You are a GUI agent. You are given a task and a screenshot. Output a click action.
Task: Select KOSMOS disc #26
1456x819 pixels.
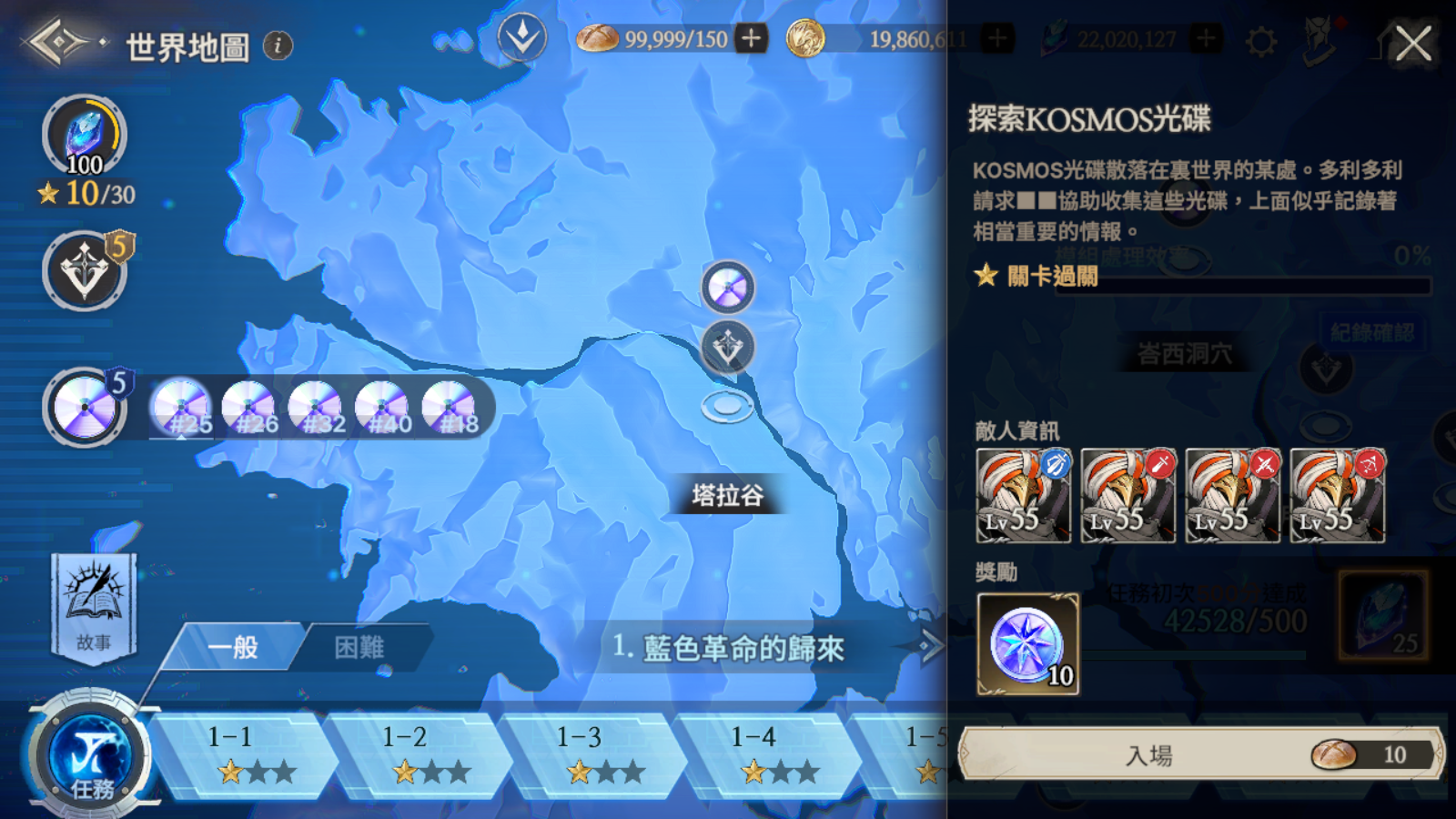[x=248, y=408]
